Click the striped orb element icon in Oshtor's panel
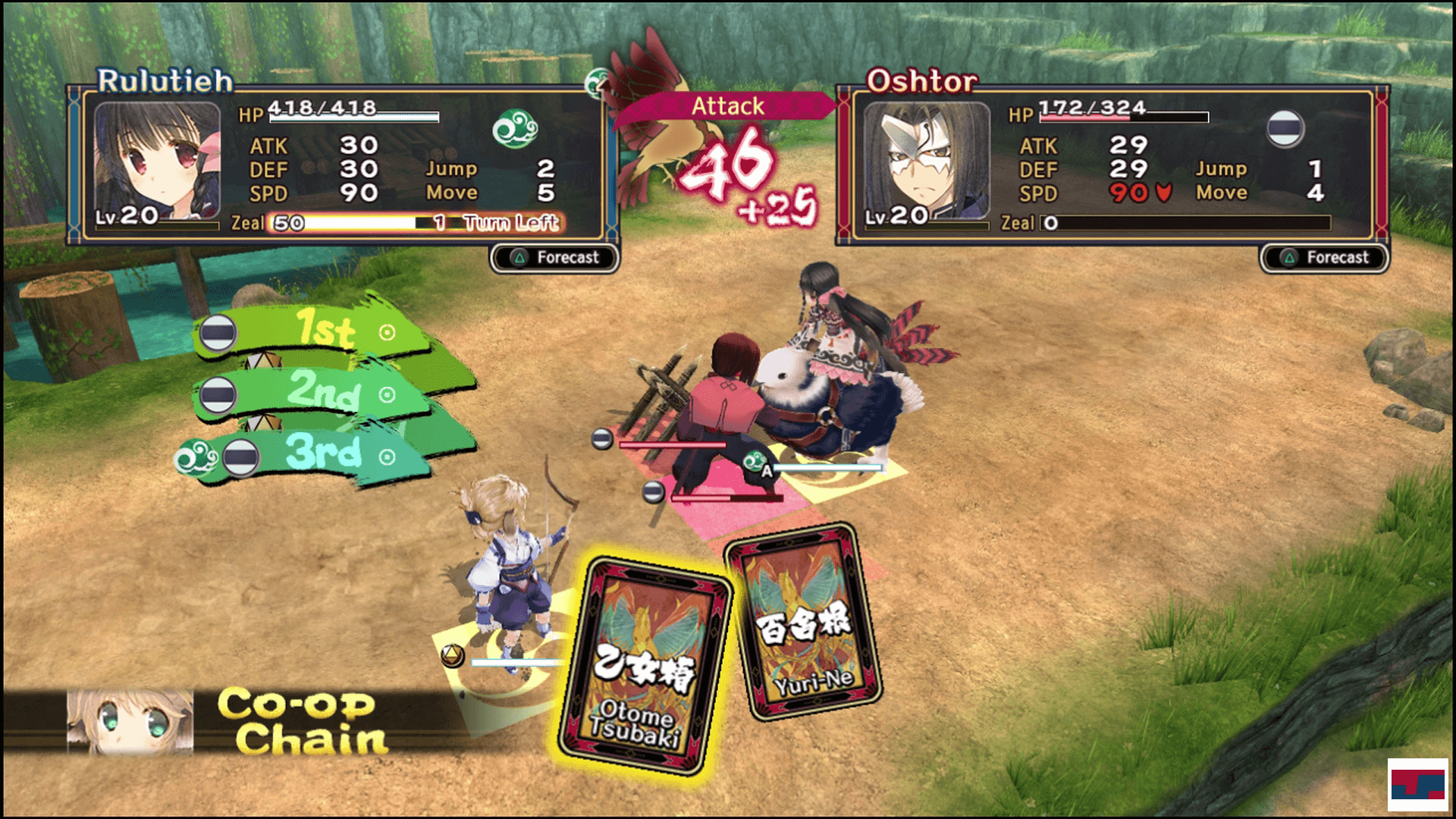The height and width of the screenshot is (819, 1456). click(x=1285, y=127)
